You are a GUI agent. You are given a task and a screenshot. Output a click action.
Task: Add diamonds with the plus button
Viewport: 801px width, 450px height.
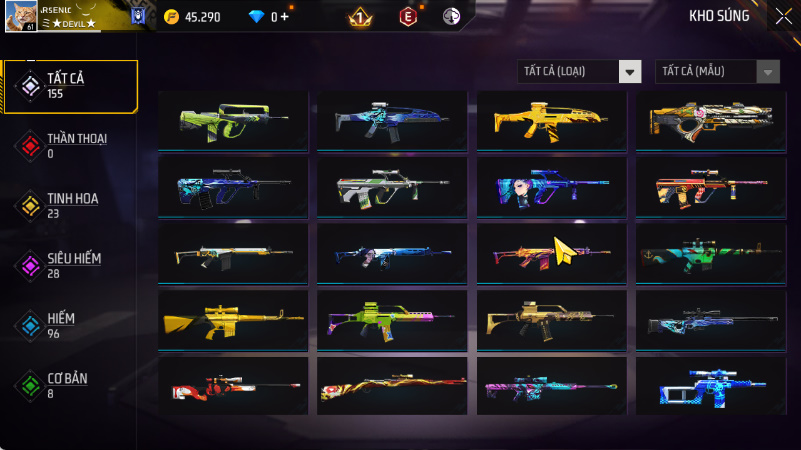pos(285,17)
